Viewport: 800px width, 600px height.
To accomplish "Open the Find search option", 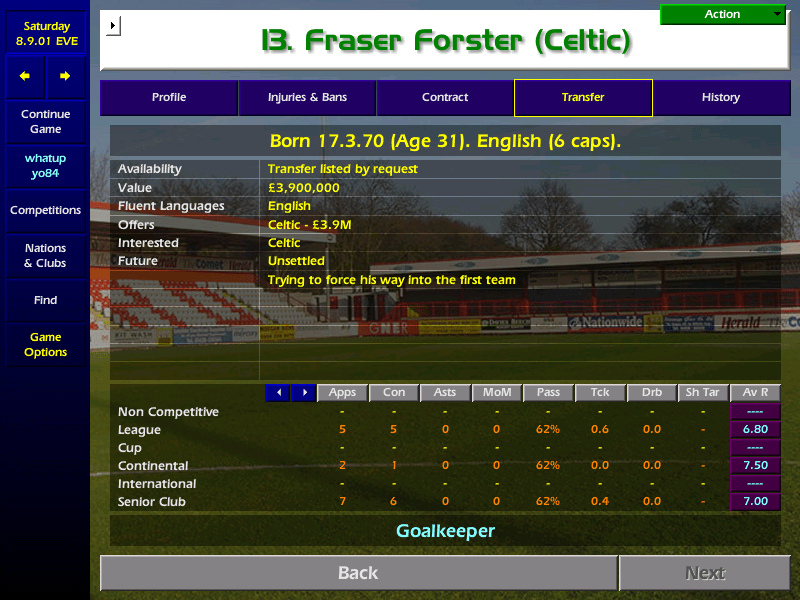I will pos(45,300).
